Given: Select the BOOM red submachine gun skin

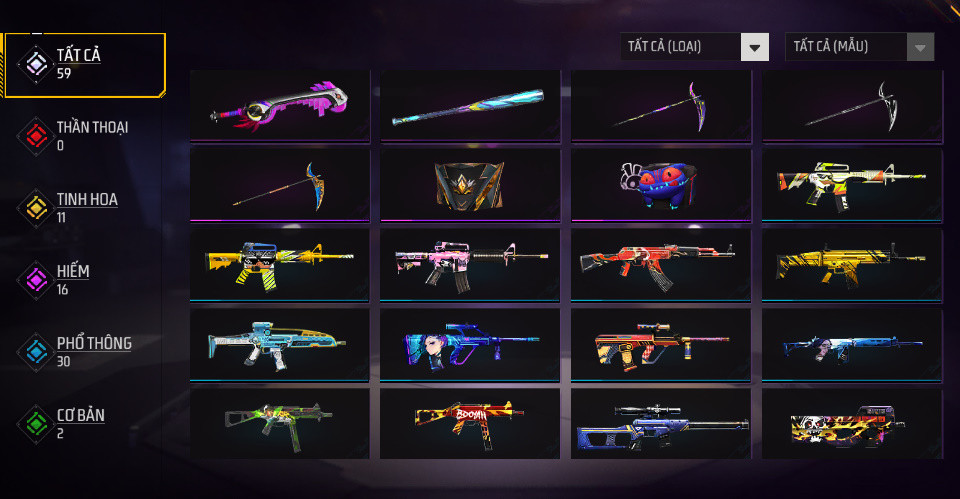Looking at the screenshot, I should 470,423.
